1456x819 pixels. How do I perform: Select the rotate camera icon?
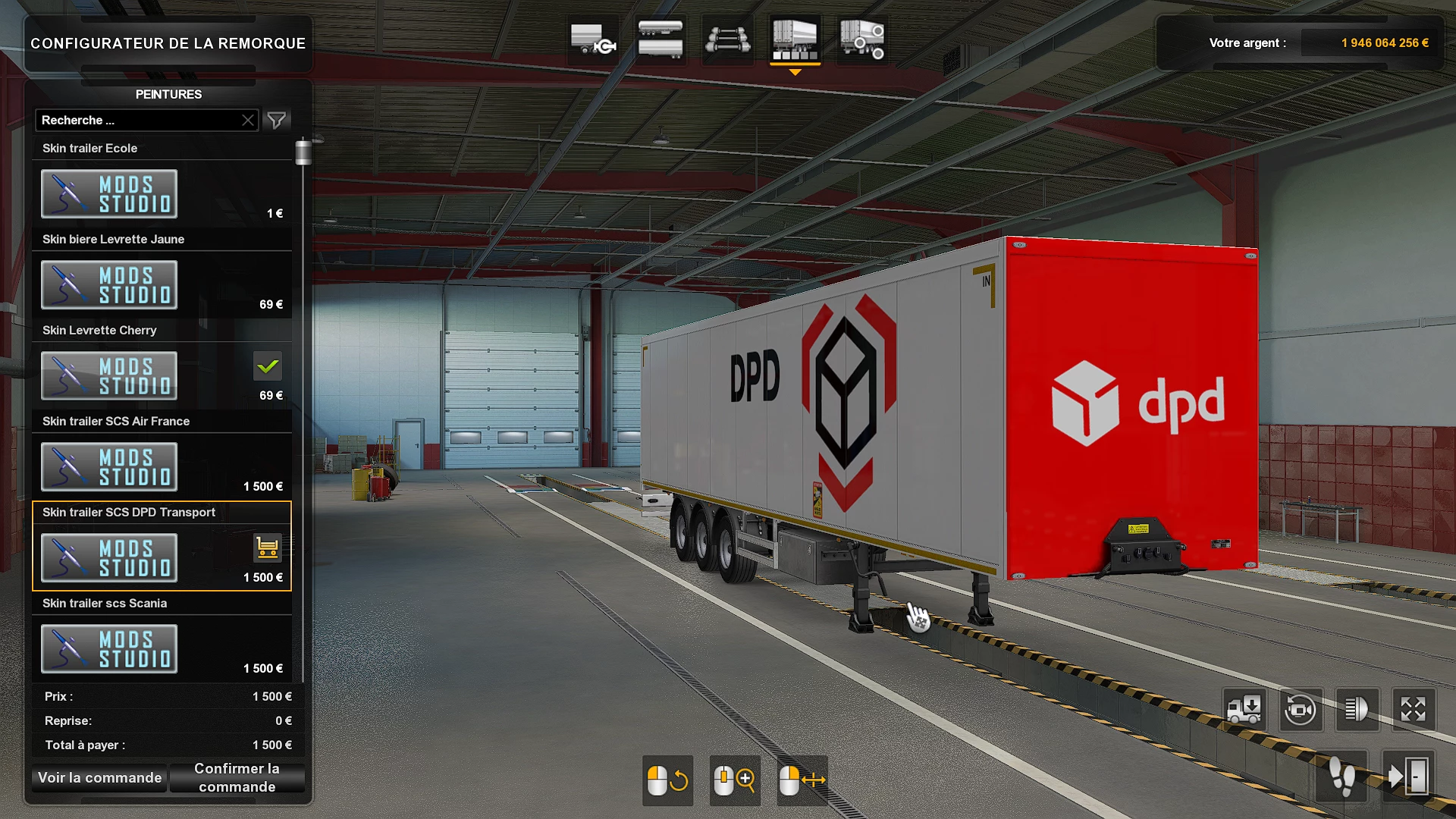pos(1301,710)
